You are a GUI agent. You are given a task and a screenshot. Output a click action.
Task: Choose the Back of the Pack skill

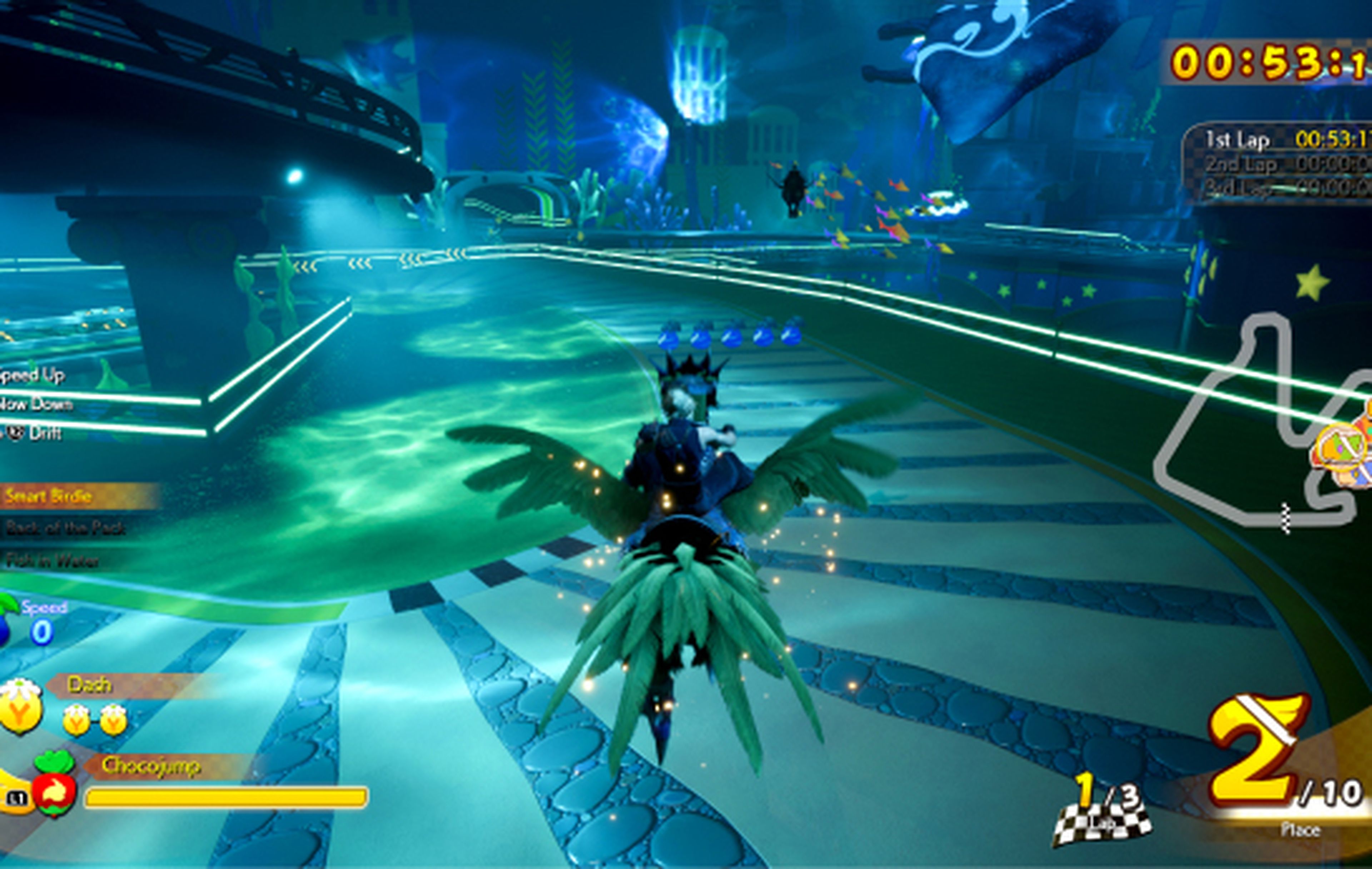pos(65,528)
